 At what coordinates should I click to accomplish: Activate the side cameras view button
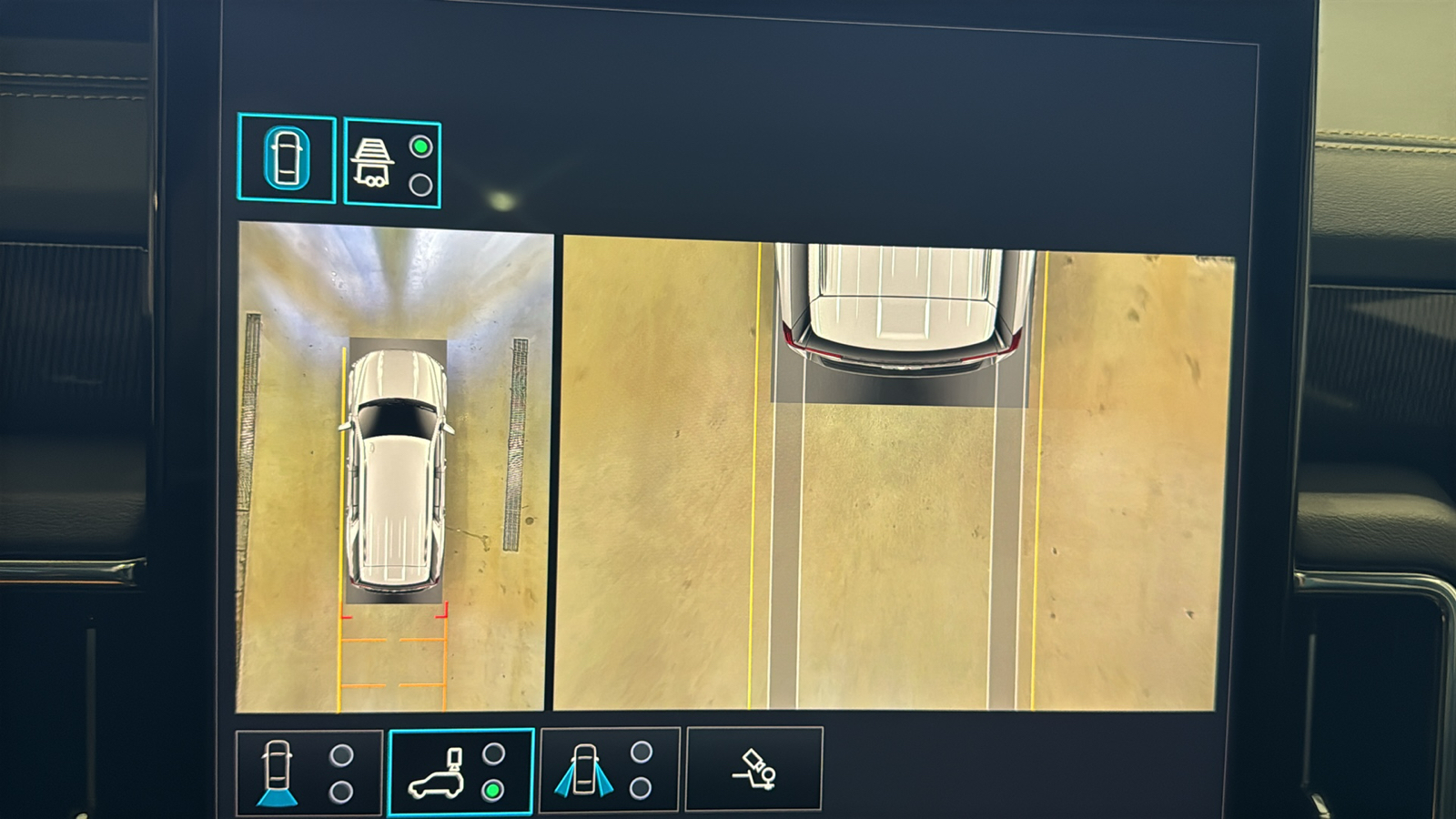[609, 770]
